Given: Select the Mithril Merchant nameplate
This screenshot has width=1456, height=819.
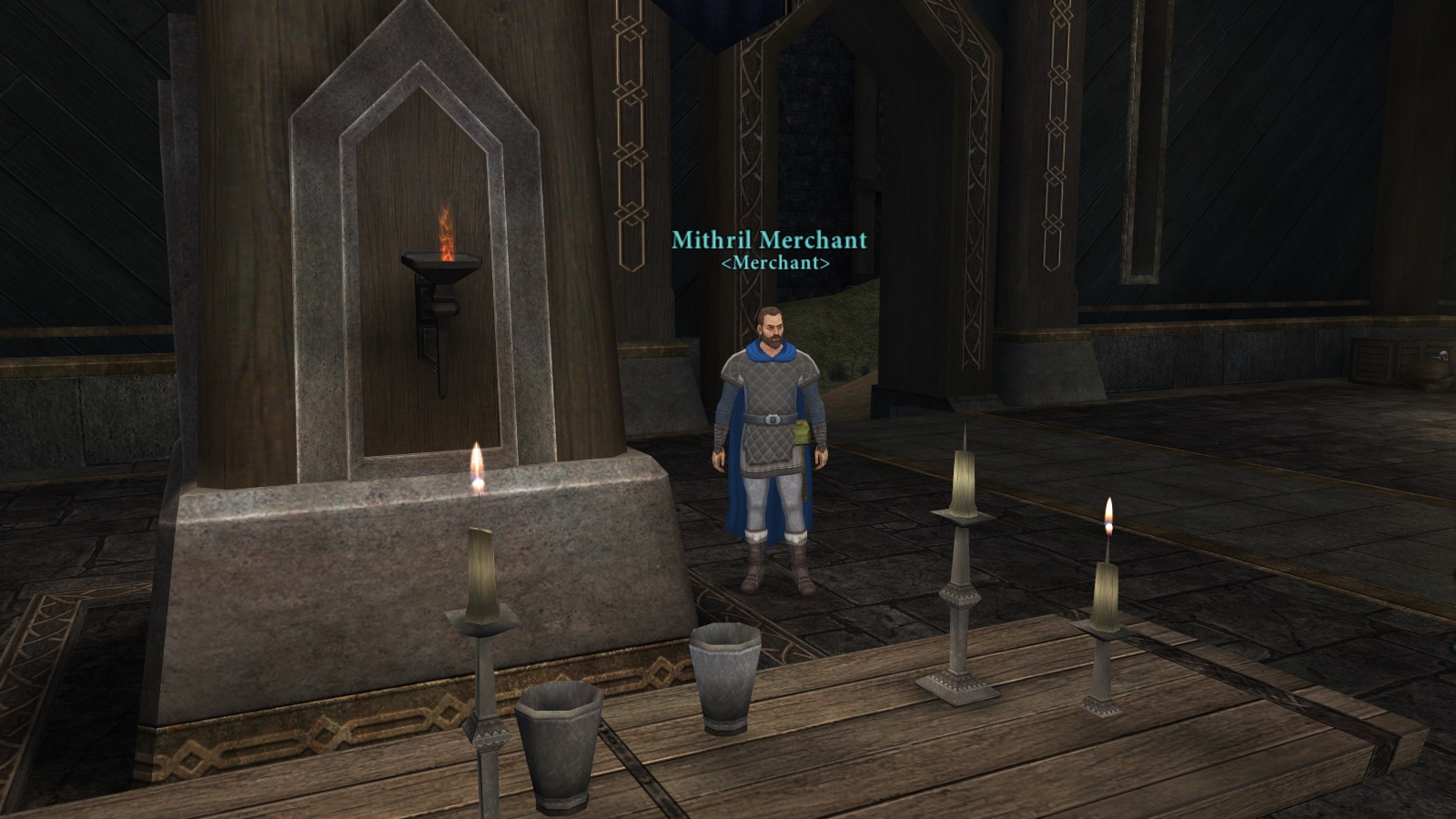Looking at the screenshot, I should coord(769,240).
